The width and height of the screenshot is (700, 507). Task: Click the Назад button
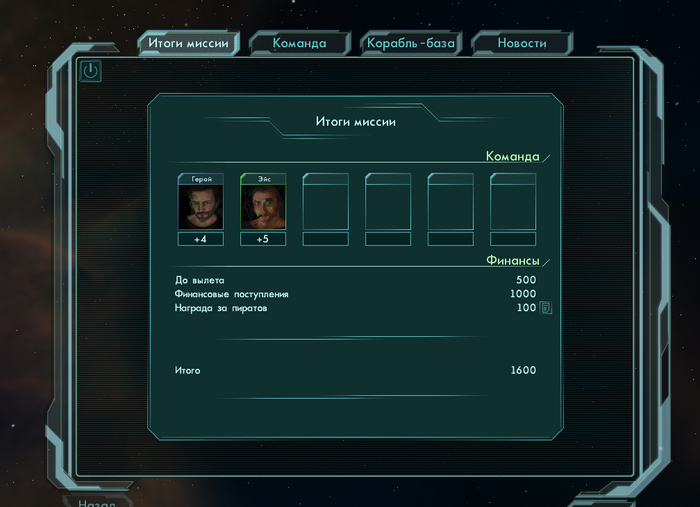point(98,502)
